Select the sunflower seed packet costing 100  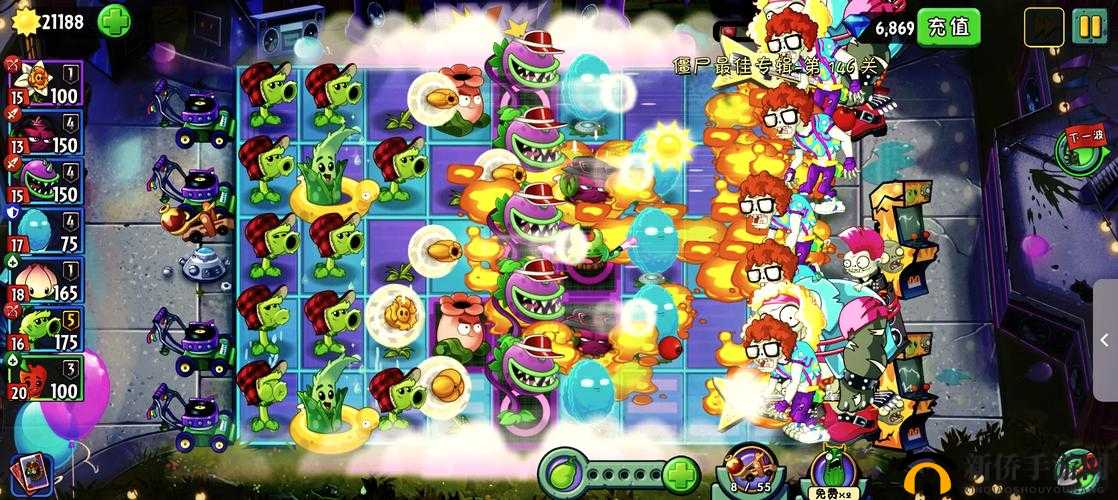tap(43, 82)
